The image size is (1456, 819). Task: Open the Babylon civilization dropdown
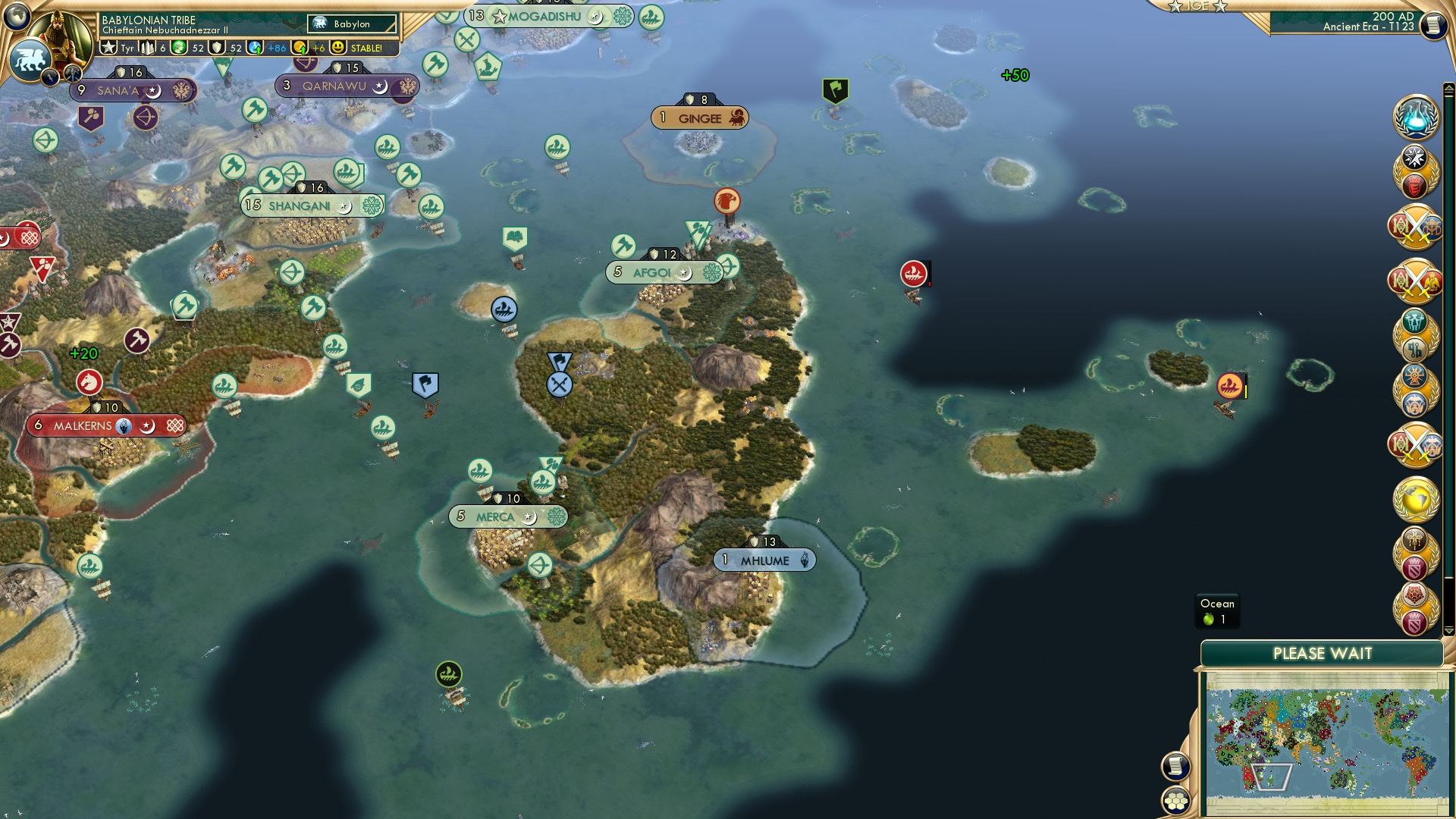click(x=350, y=24)
